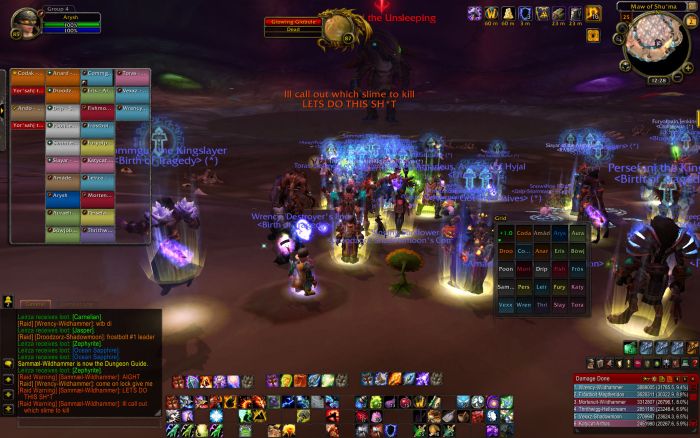Image resolution: width=700 pixels, height=438 pixels.
Task: Choose Wrency in the raid frames
Action: (131, 108)
